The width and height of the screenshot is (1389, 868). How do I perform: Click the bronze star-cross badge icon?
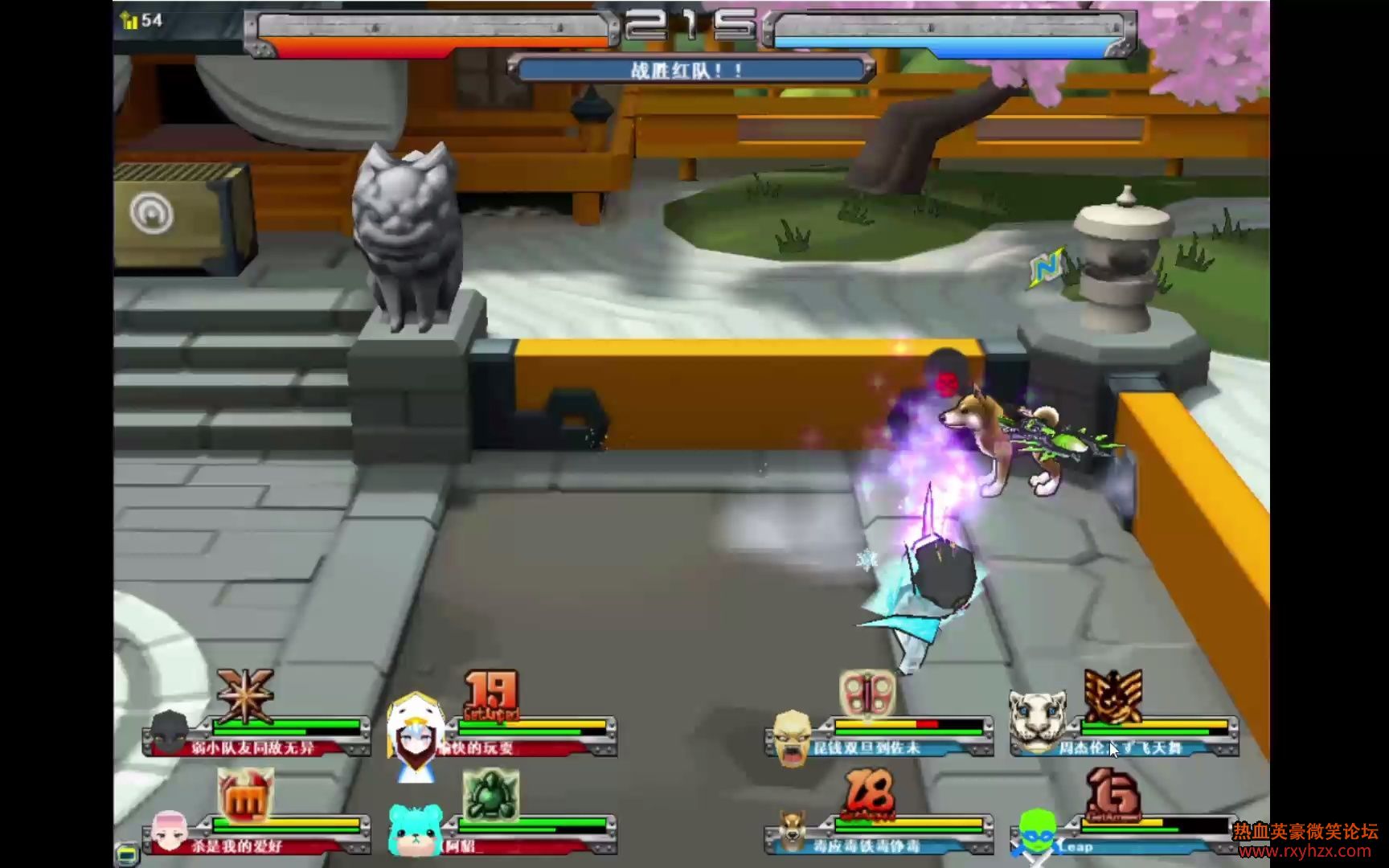point(245,694)
